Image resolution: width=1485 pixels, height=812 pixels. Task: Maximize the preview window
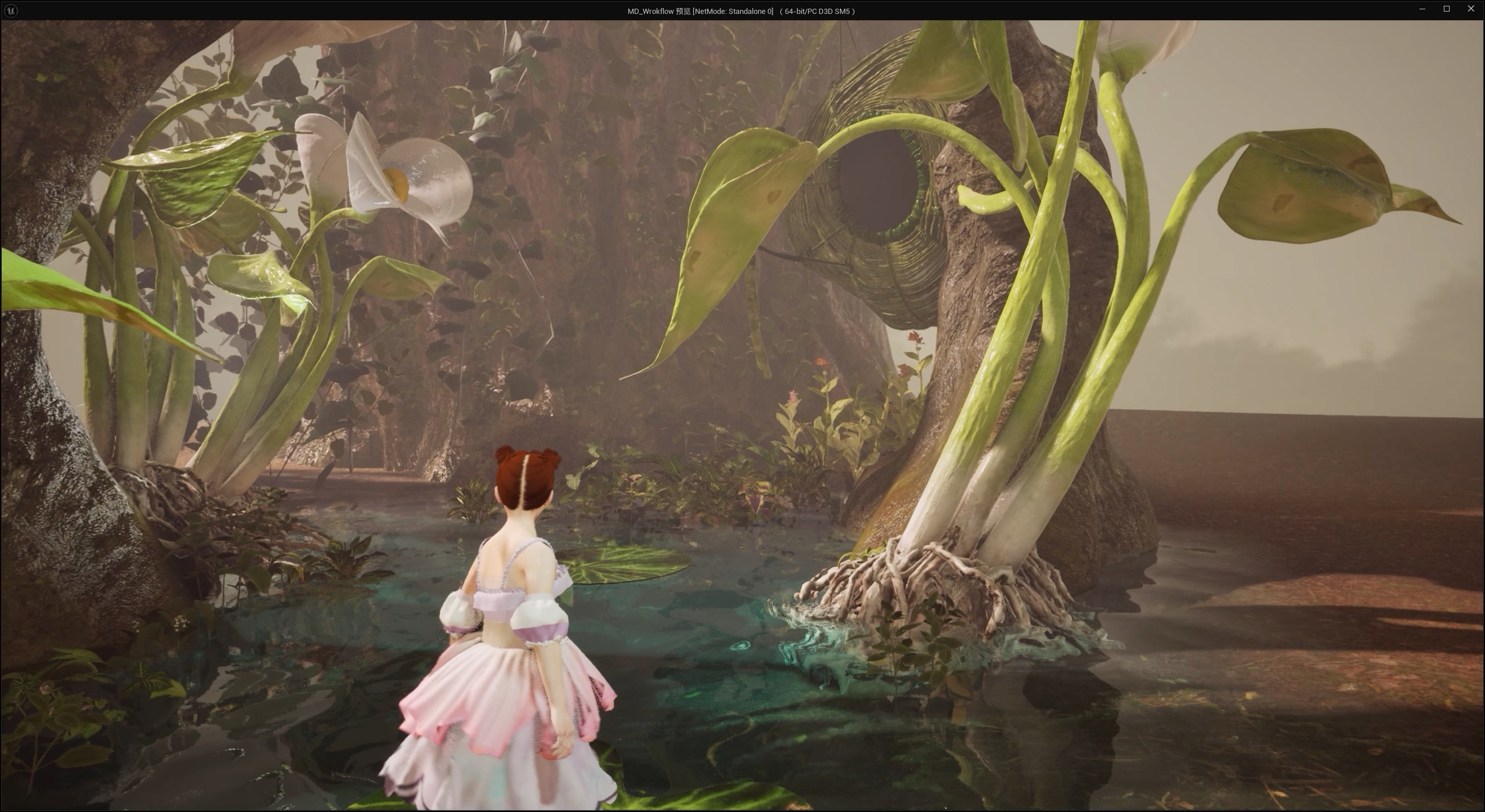click(x=1447, y=9)
